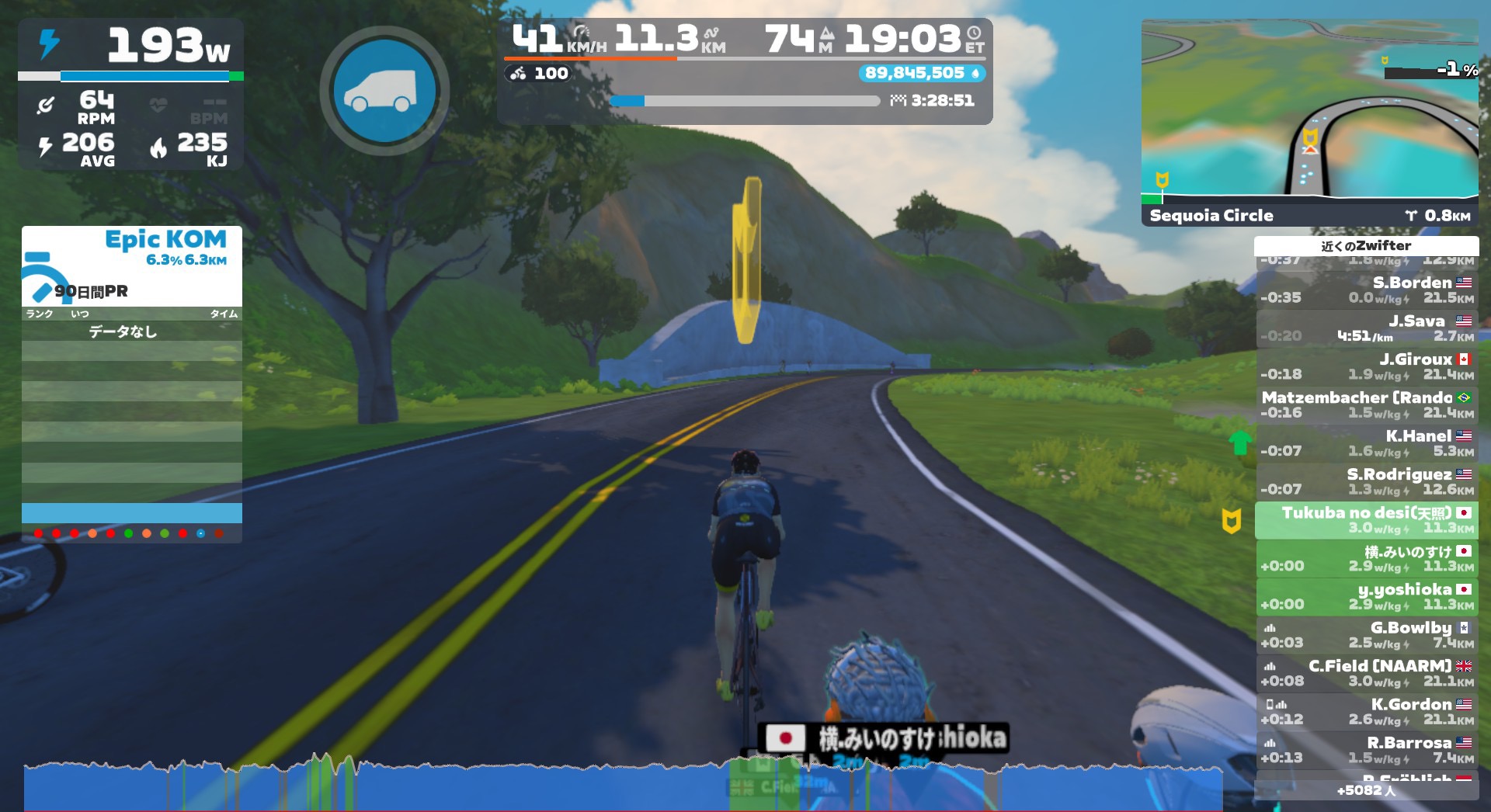Screen dimensions: 1491x812
Task: Select R.Barrosa from nearby riders
Action: [1367, 750]
